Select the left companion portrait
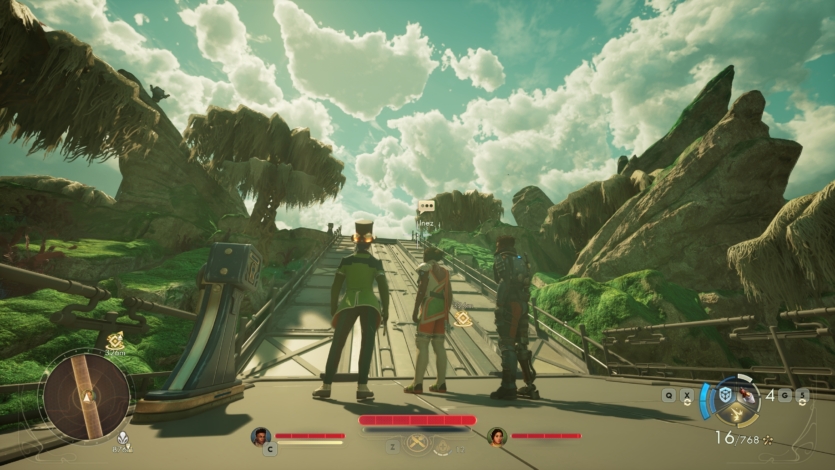Viewport: 835px width, 470px height. point(261,436)
